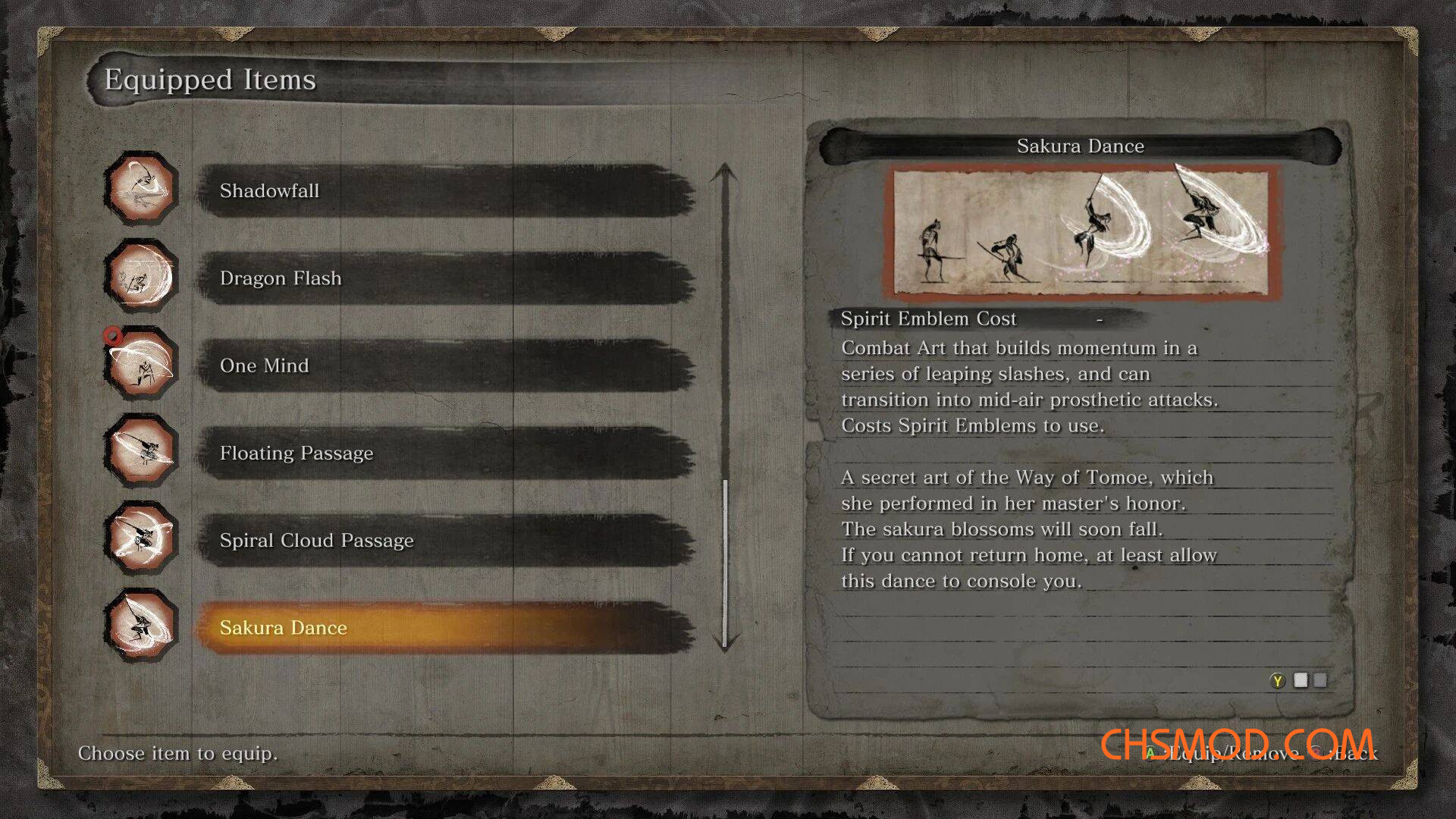Click the Shadowfall skill icon
This screenshot has height=819, width=1456.
[141, 188]
